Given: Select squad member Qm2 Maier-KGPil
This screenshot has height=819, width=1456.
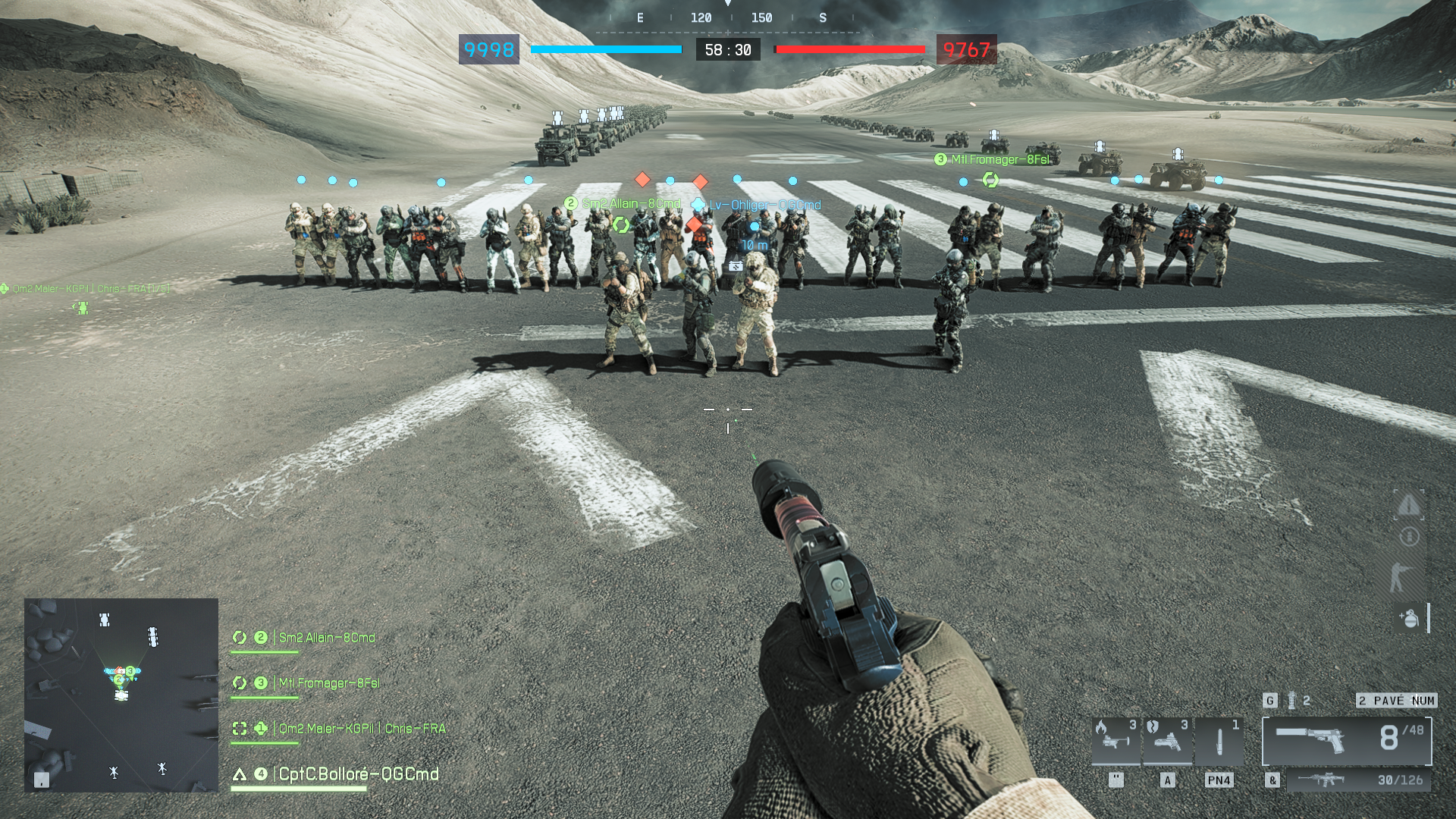Looking at the screenshot, I should click(361, 729).
